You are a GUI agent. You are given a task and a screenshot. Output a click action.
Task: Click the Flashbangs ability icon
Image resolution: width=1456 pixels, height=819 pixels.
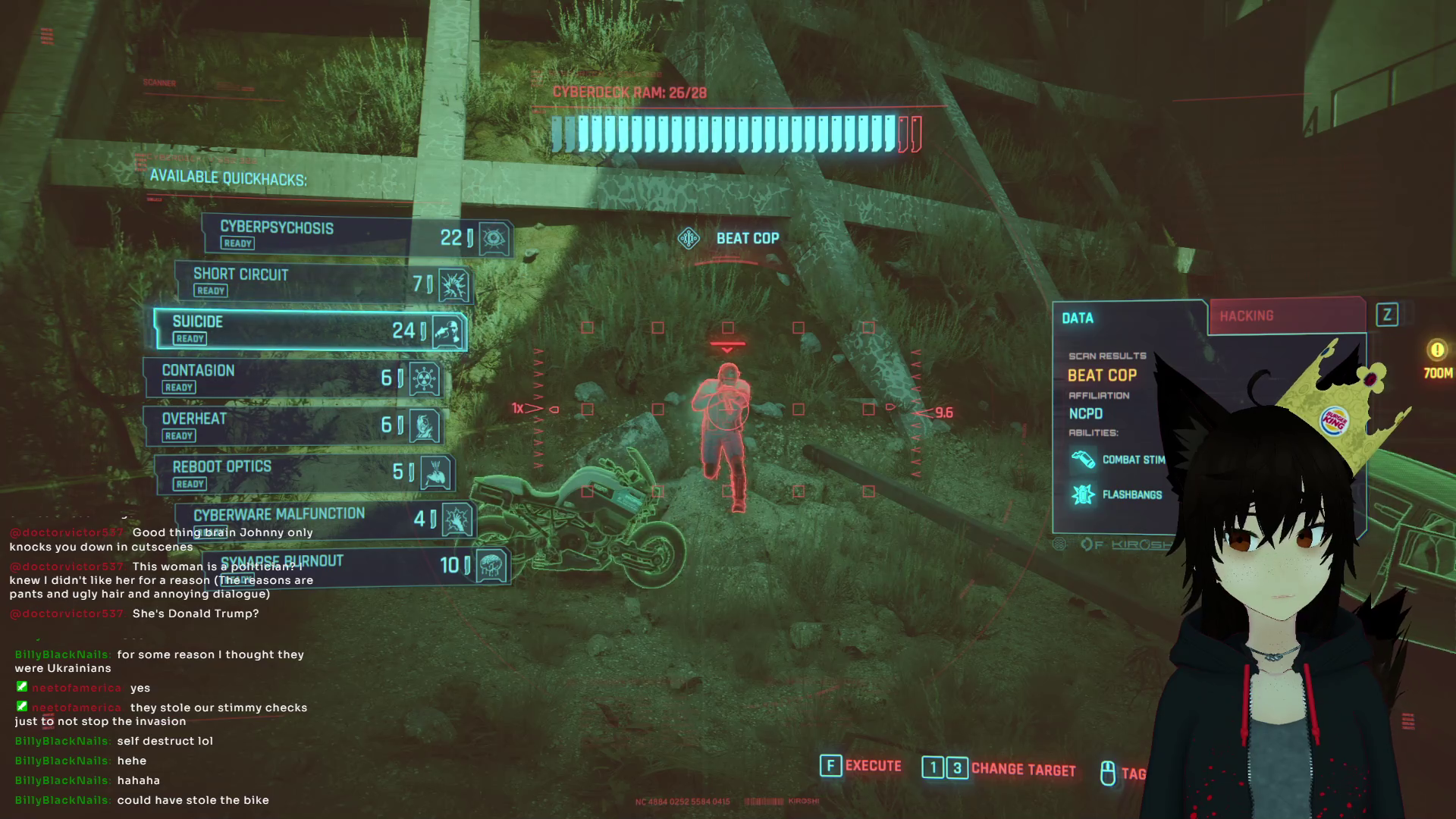pos(1083,494)
